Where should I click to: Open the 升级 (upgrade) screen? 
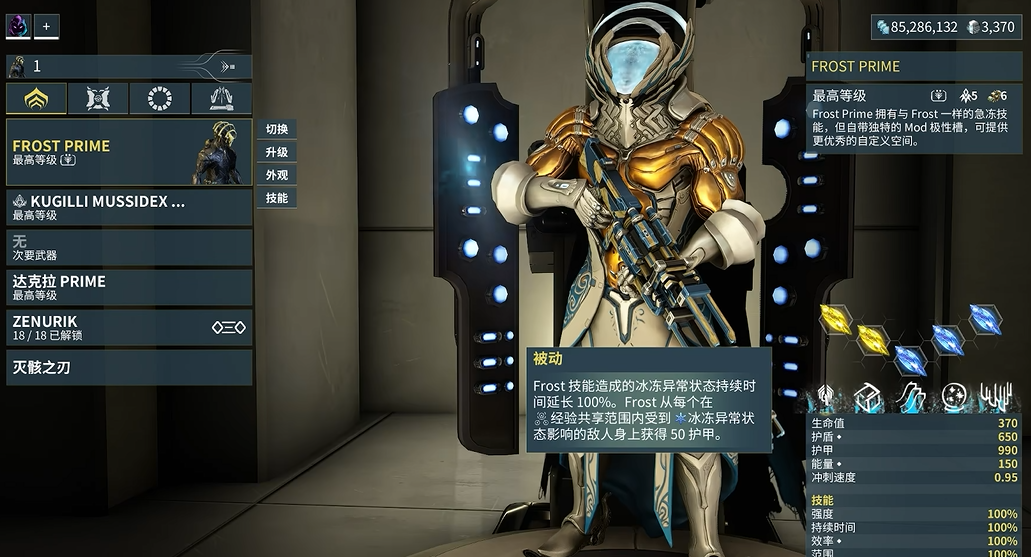277,152
